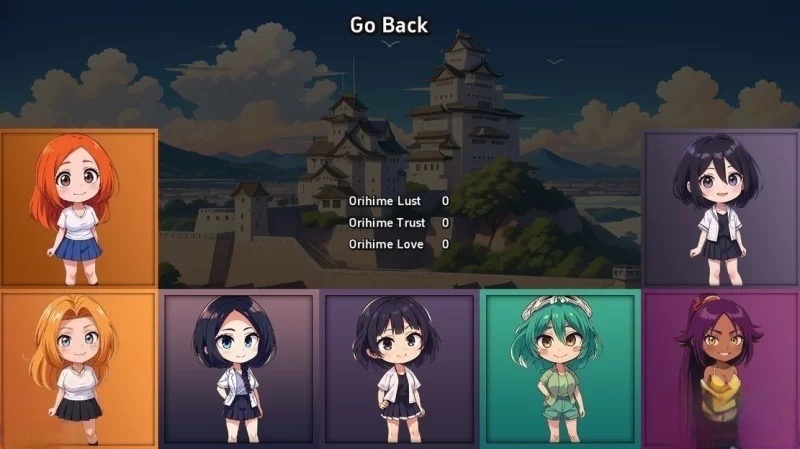Select the orange-haired girl in blue skirt

click(x=79, y=208)
